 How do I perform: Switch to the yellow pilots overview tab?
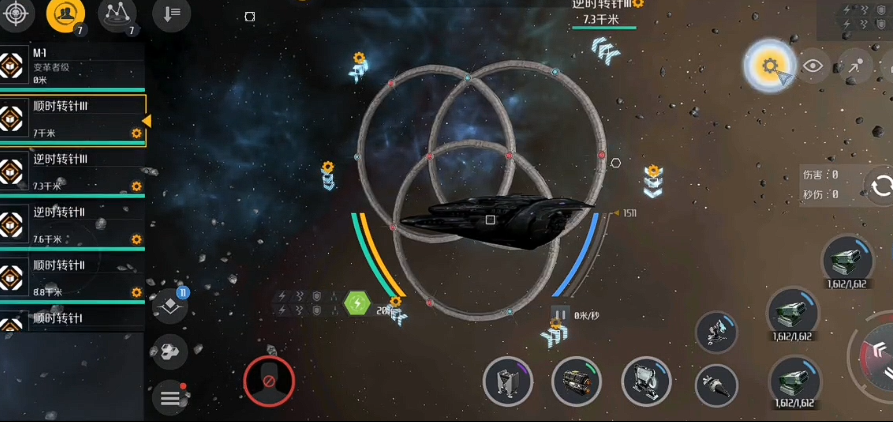click(x=66, y=13)
